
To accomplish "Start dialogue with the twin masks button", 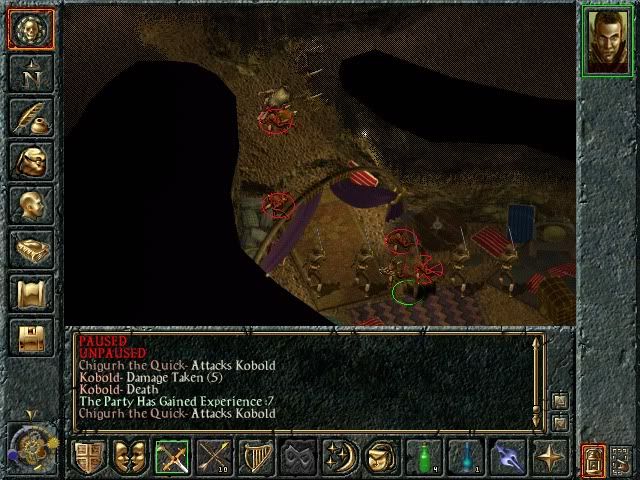I will click(x=131, y=457).
